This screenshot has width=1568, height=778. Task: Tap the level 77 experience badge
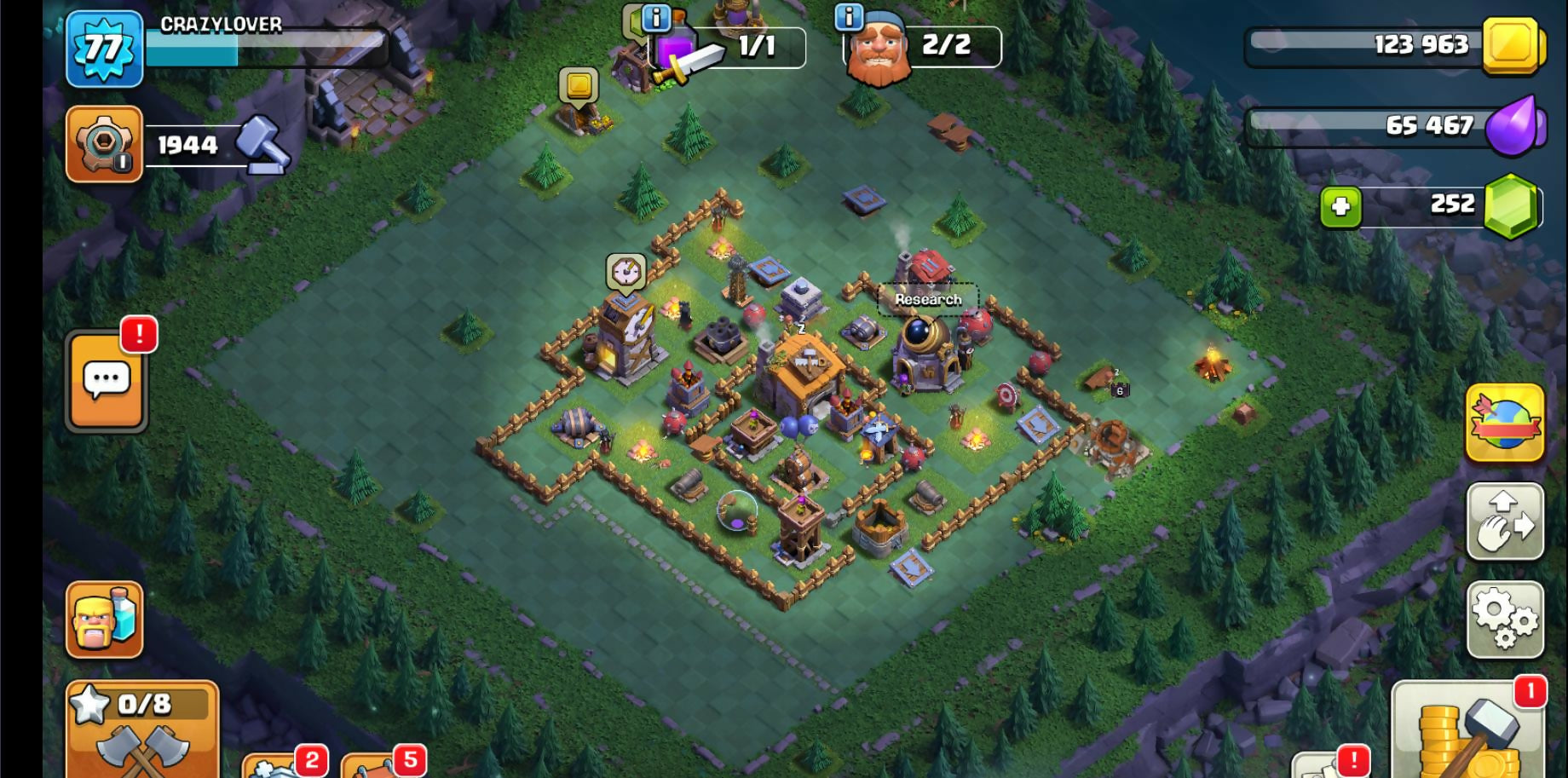click(104, 49)
